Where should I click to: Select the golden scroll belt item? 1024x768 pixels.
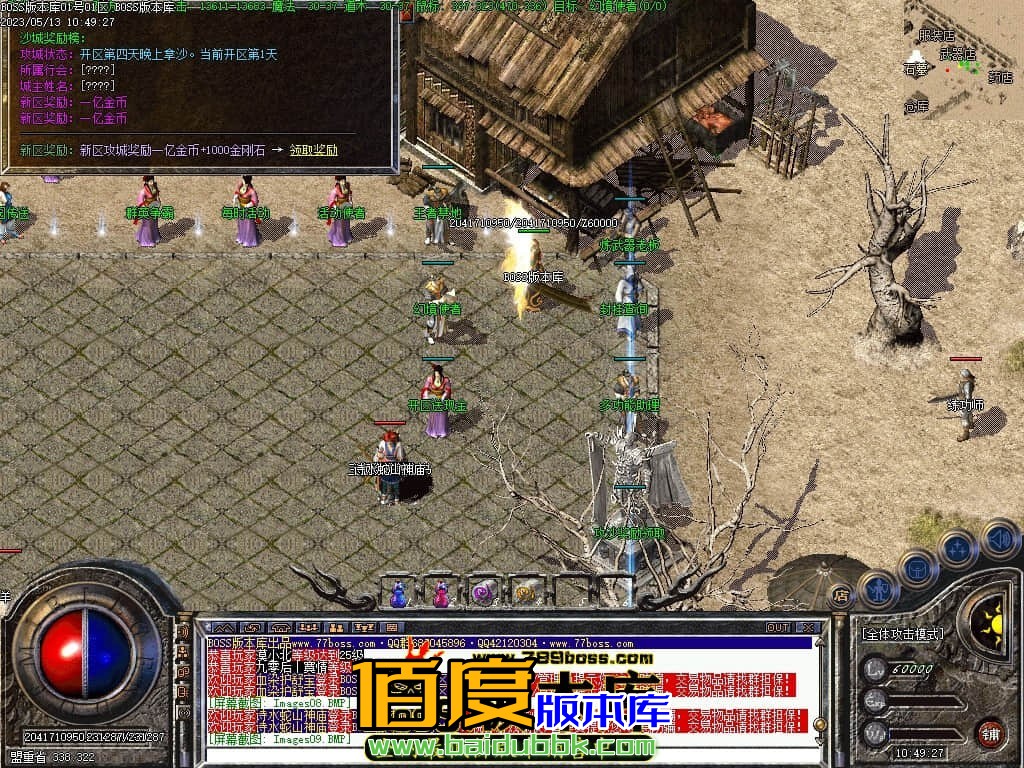point(525,594)
